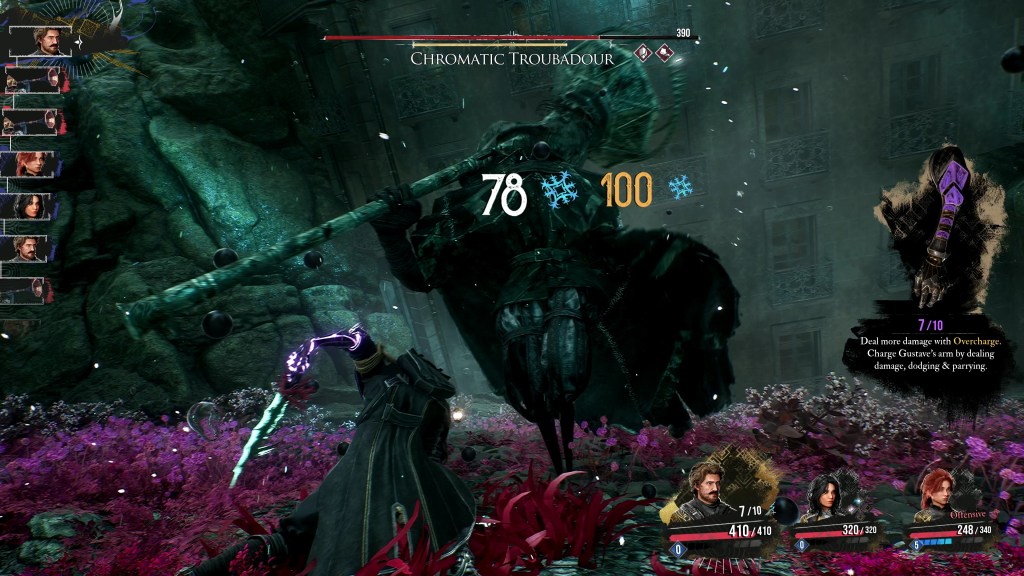Select Maelle's red-haired portrait in the party panel
Screen dimensions: 1024x576
pos(940,494)
